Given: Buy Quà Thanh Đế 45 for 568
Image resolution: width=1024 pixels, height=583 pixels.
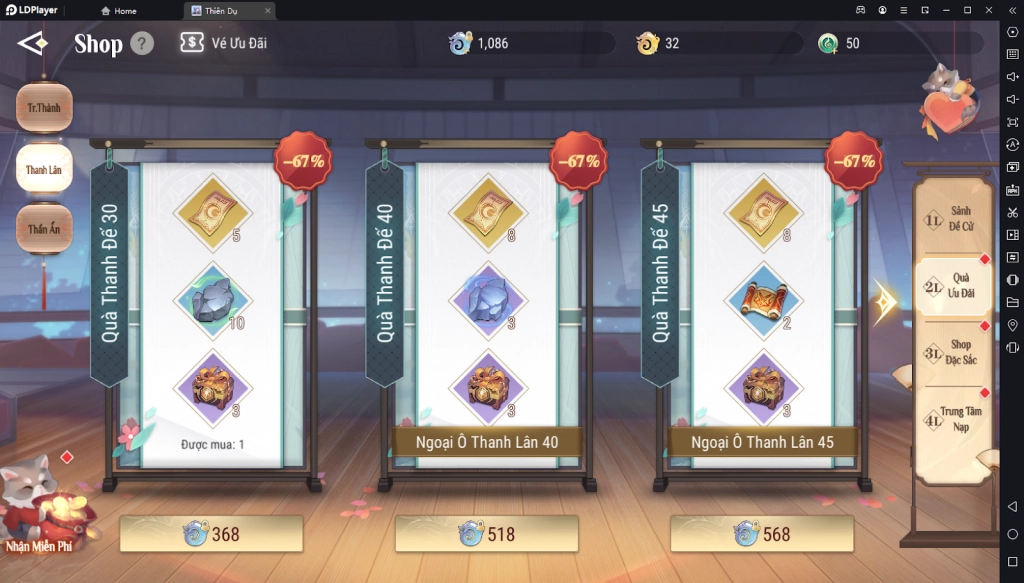Looking at the screenshot, I should (762, 535).
